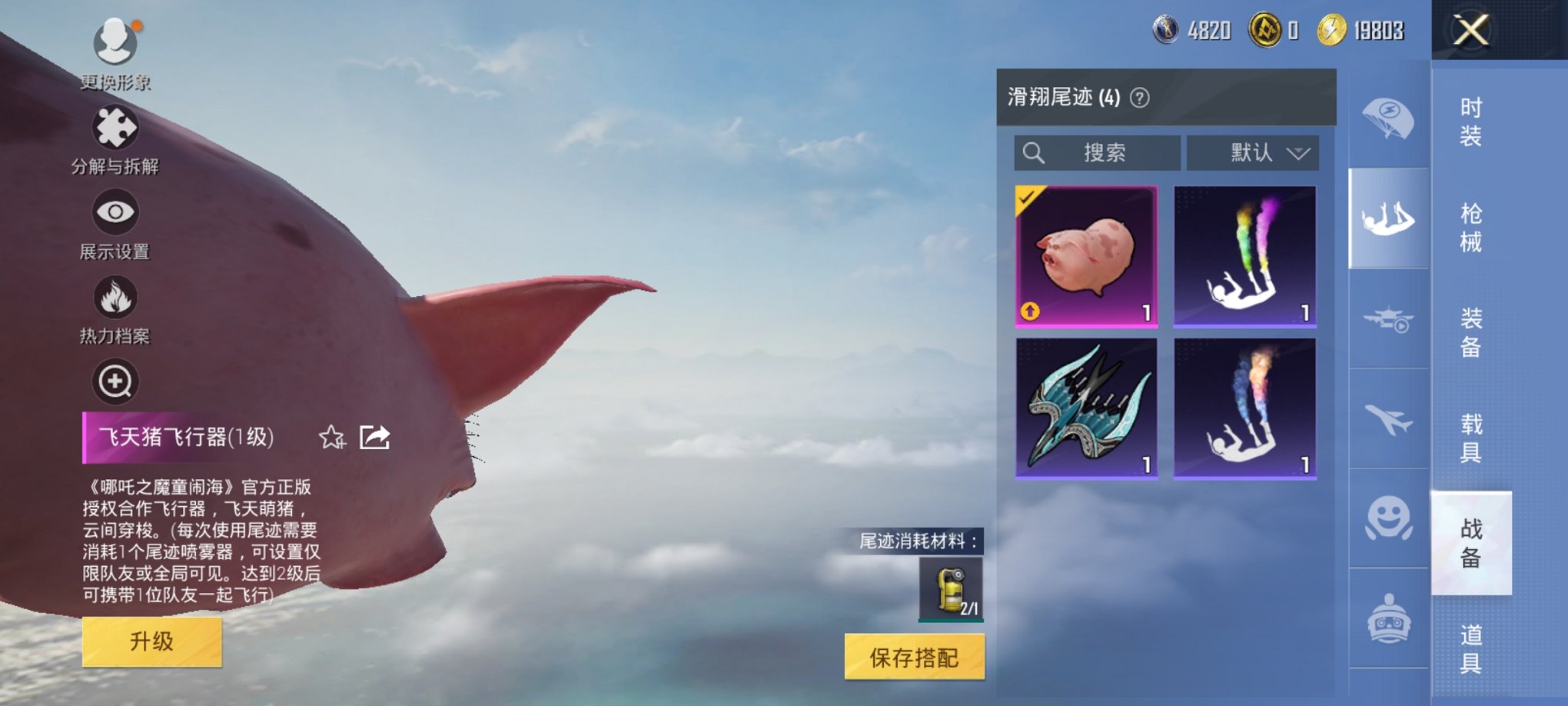The height and width of the screenshot is (706, 1568).
Task: Click the 更换形象 avatar icon
Action: coord(114,42)
